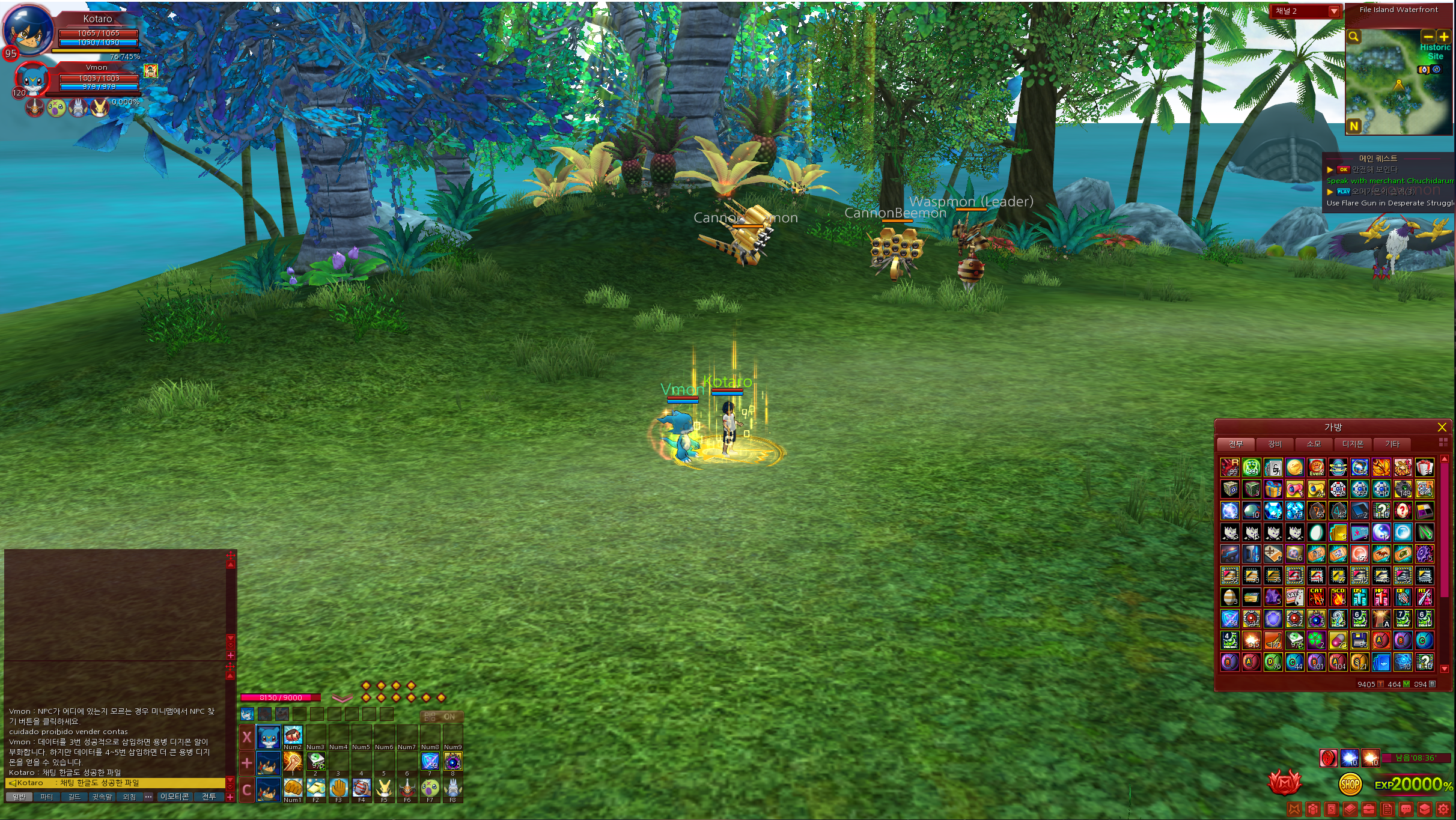Open the 디지몬 inventory tab

[x=1353, y=444]
